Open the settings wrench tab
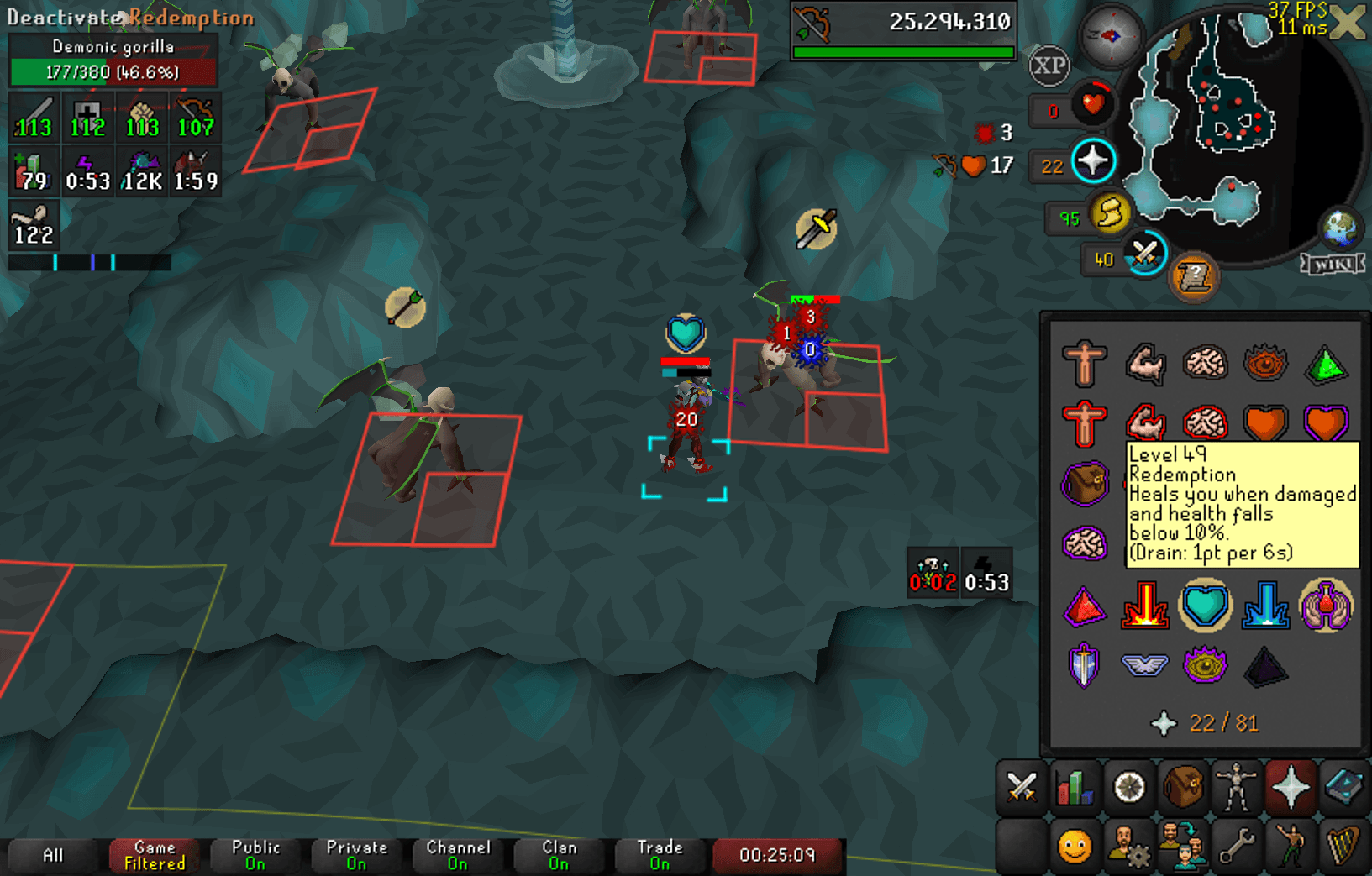Viewport: 1372px width, 876px height. point(1236,845)
